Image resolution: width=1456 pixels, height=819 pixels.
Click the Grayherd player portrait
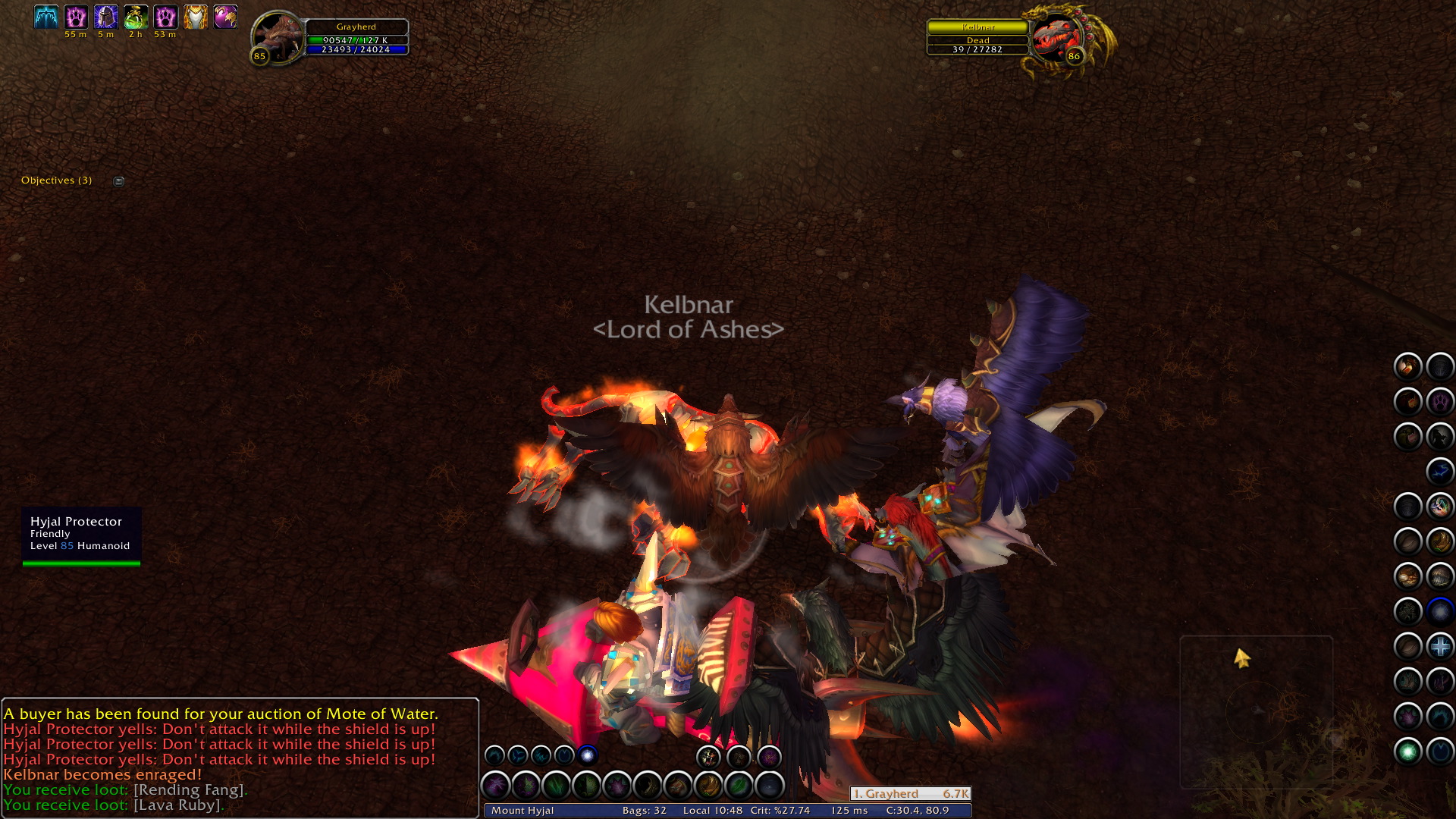277,35
